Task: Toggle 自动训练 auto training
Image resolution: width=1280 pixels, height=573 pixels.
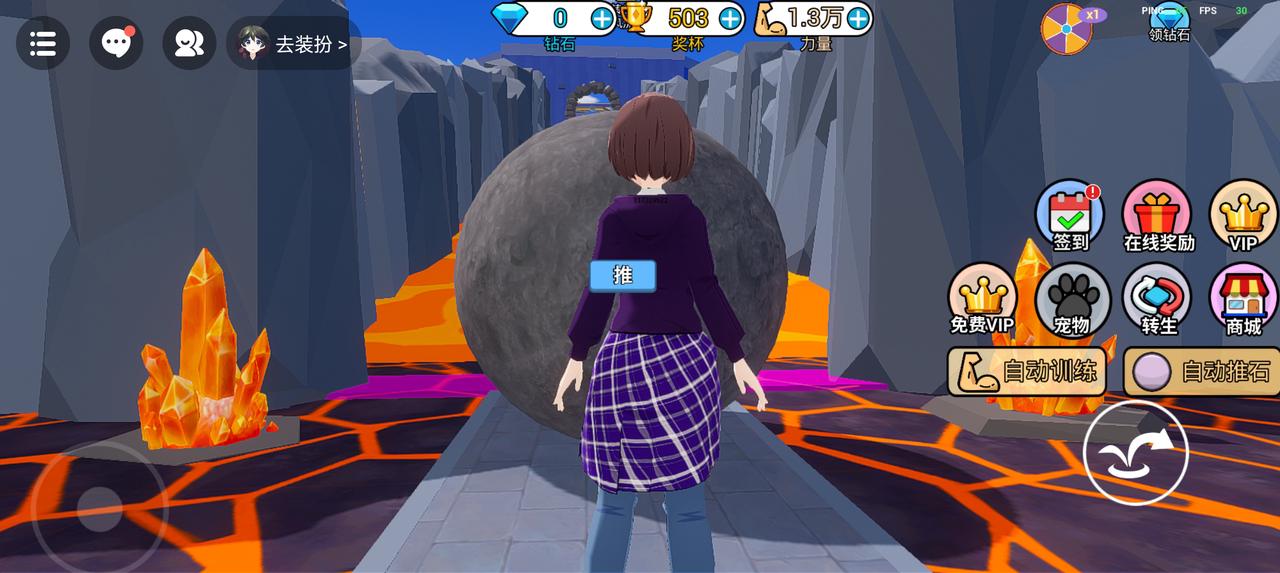Action: 1030,372
